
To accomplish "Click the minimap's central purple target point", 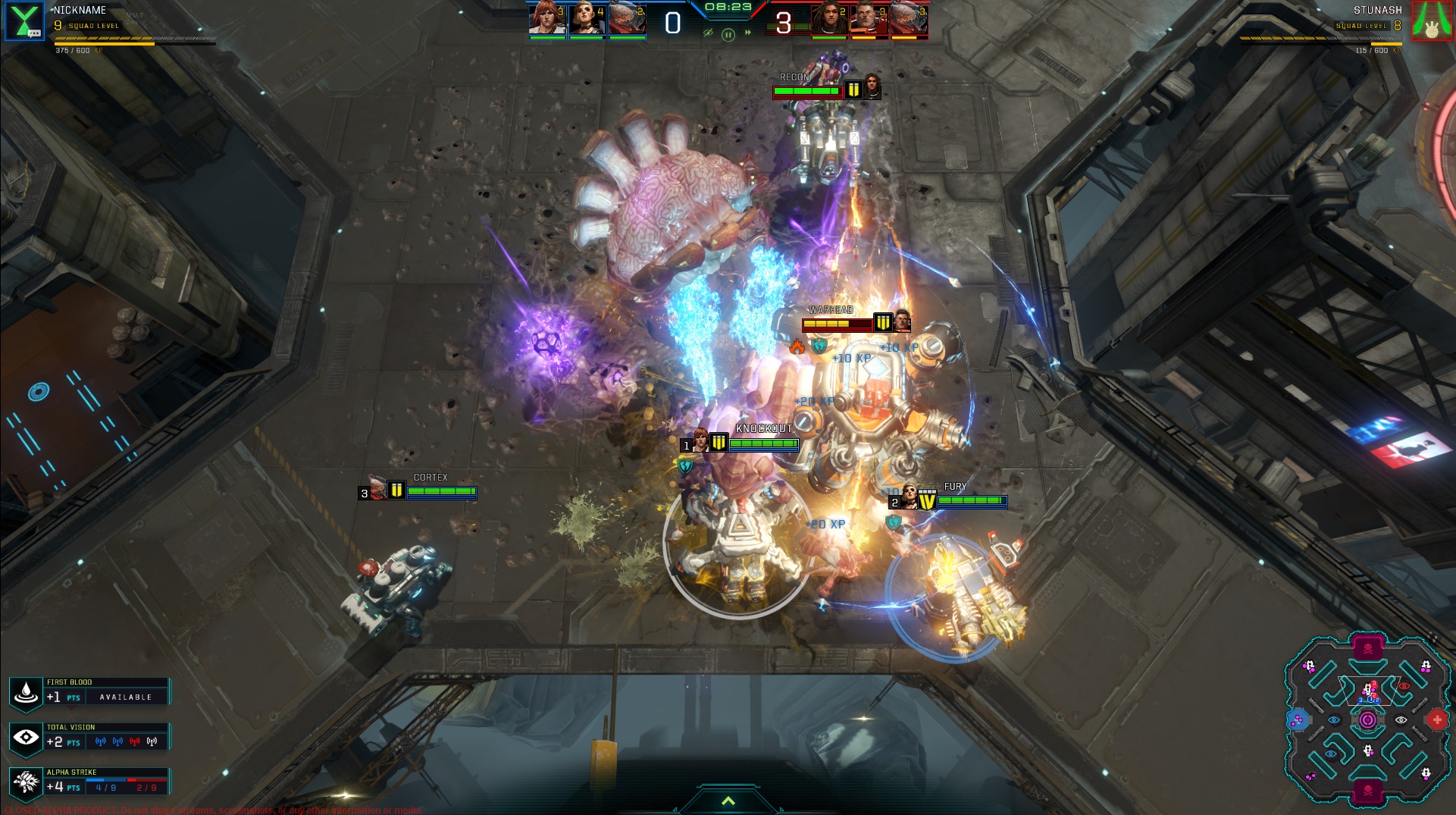I will coord(1367,719).
